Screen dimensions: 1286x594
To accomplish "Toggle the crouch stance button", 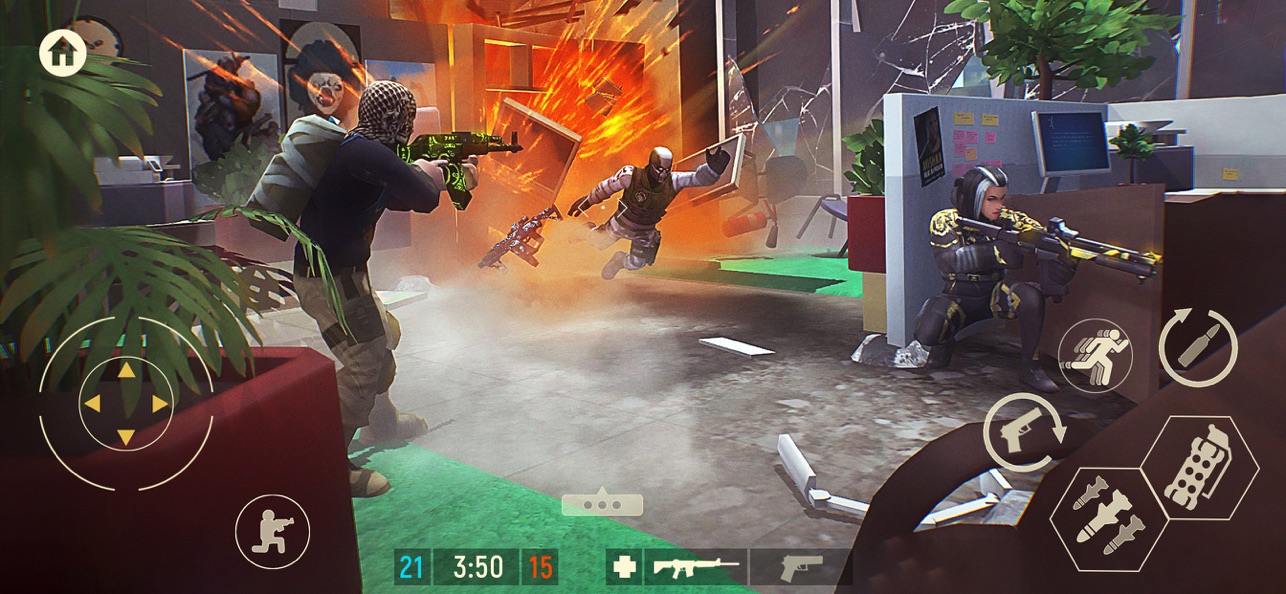I will pyautogui.click(x=272, y=531).
